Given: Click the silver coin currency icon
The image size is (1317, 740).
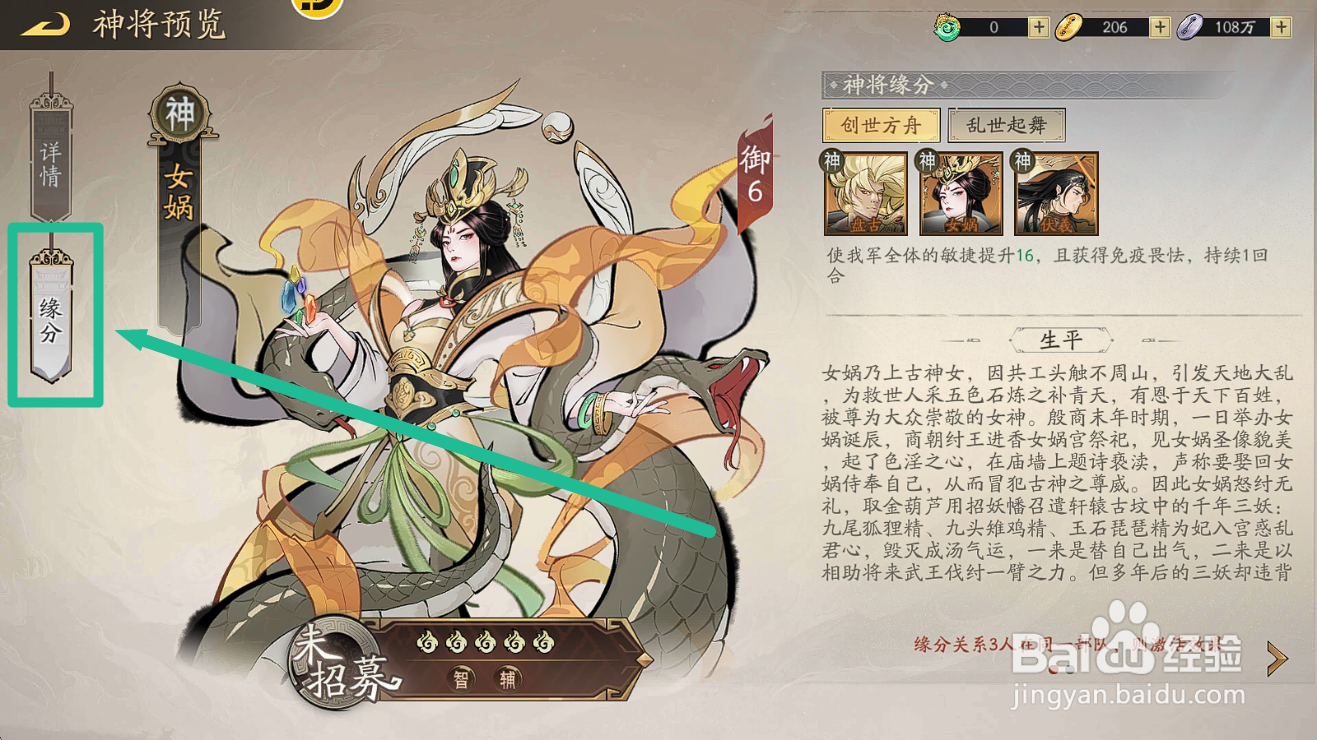Looking at the screenshot, I should pos(1188,26).
